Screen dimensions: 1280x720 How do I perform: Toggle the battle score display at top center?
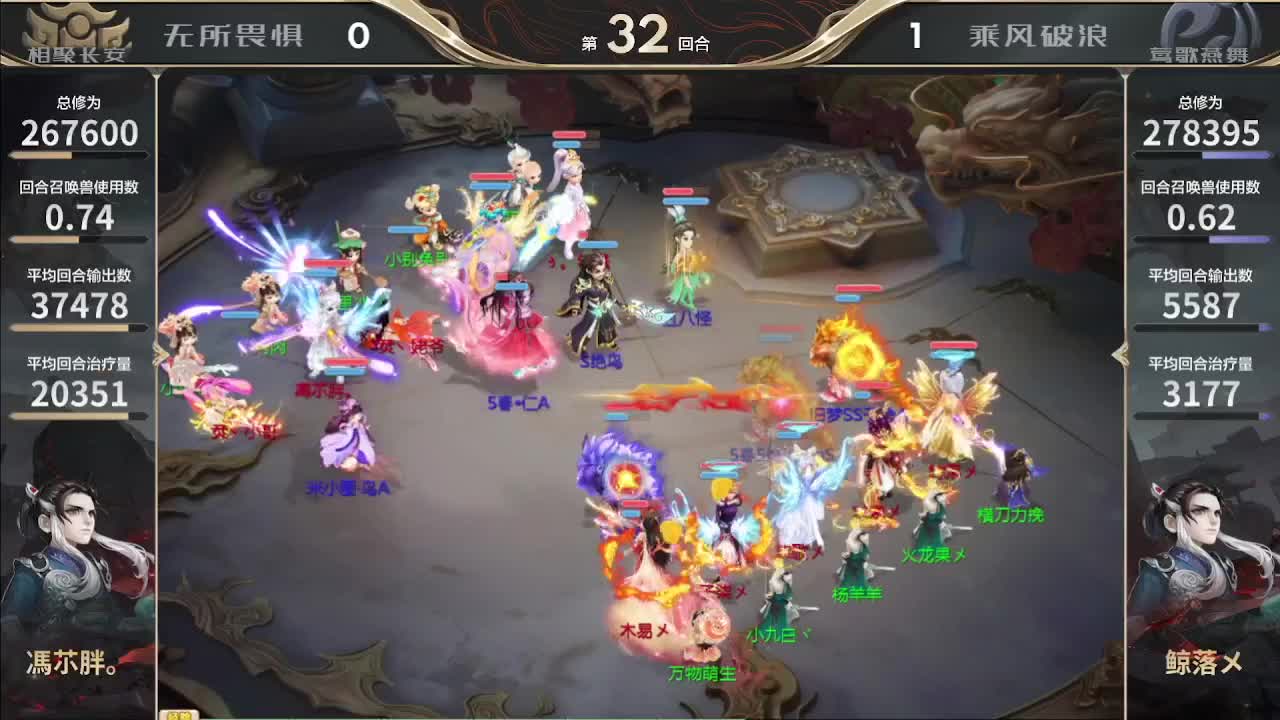point(640,33)
